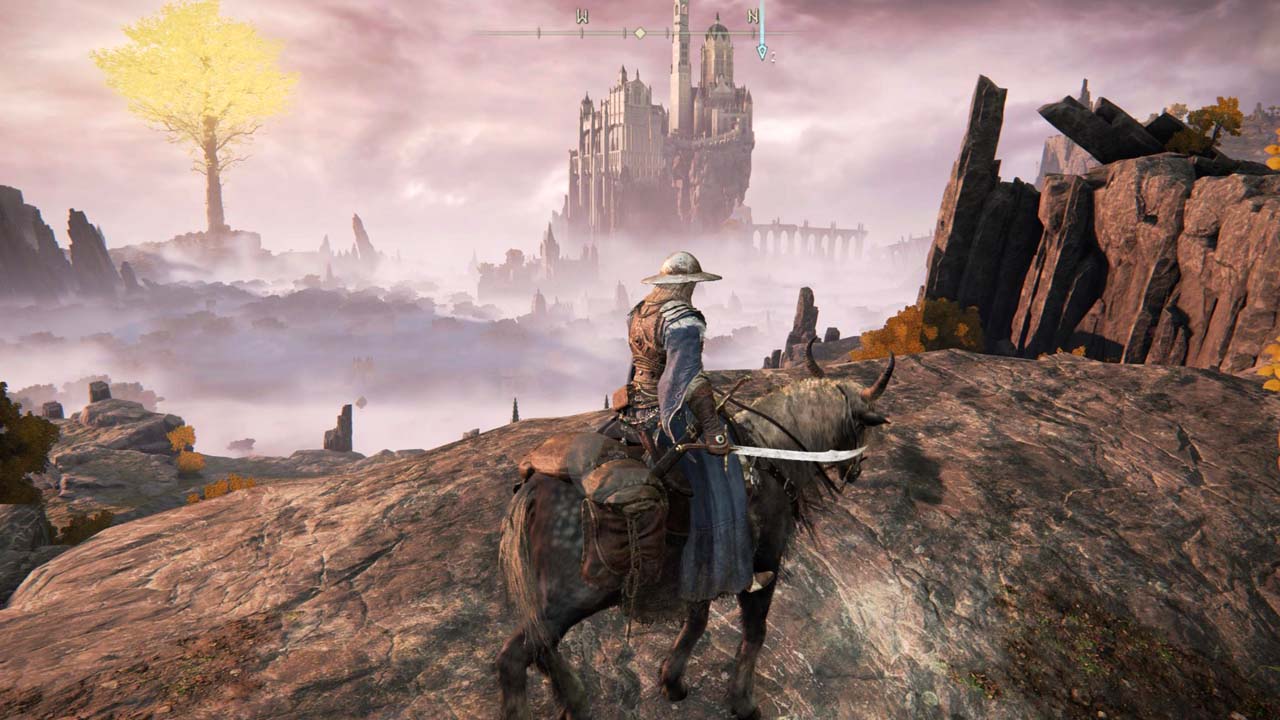Click the W direction letter on compass
Image resolution: width=1280 pixels, height=720 pixels.
pos(582,17)
